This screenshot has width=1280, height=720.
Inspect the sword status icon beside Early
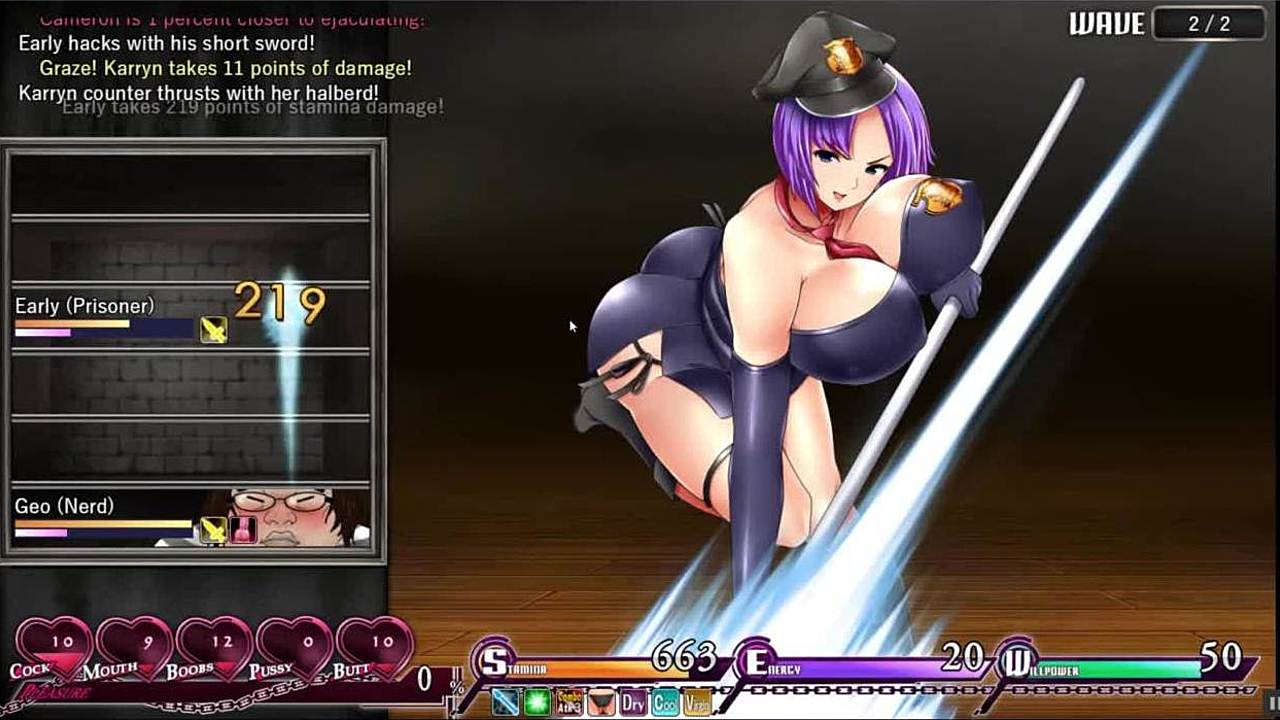(213, 330)
